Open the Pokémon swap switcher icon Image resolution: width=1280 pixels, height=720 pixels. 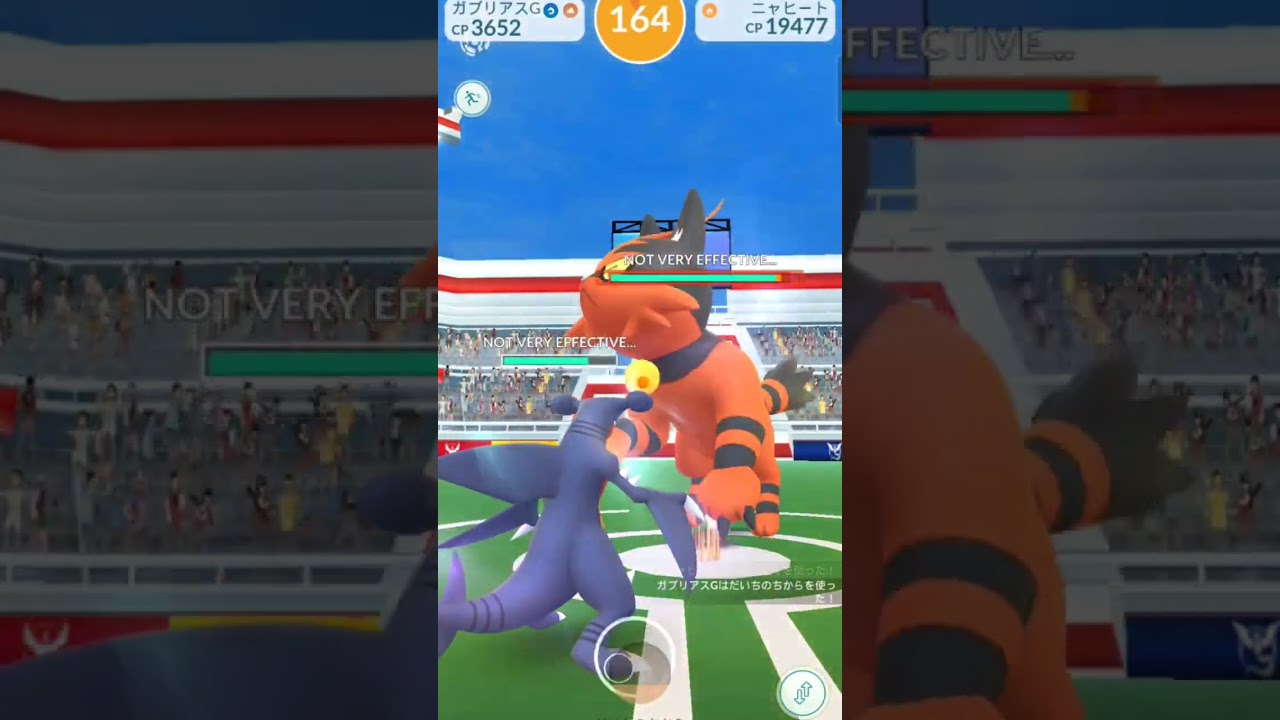[x=803, y=691]
